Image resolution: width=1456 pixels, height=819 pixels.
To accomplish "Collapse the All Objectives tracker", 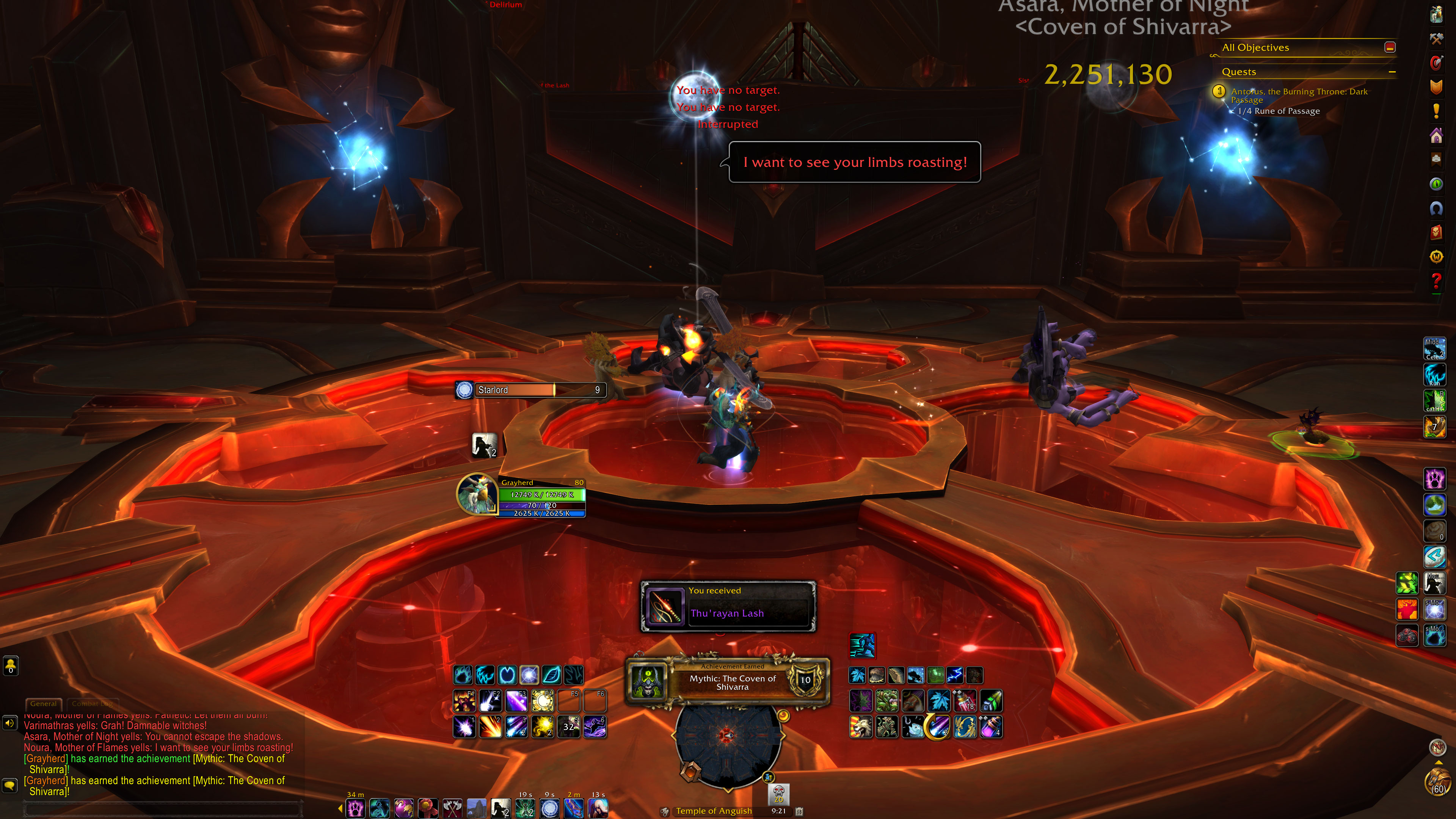I will pos(1390,47).
